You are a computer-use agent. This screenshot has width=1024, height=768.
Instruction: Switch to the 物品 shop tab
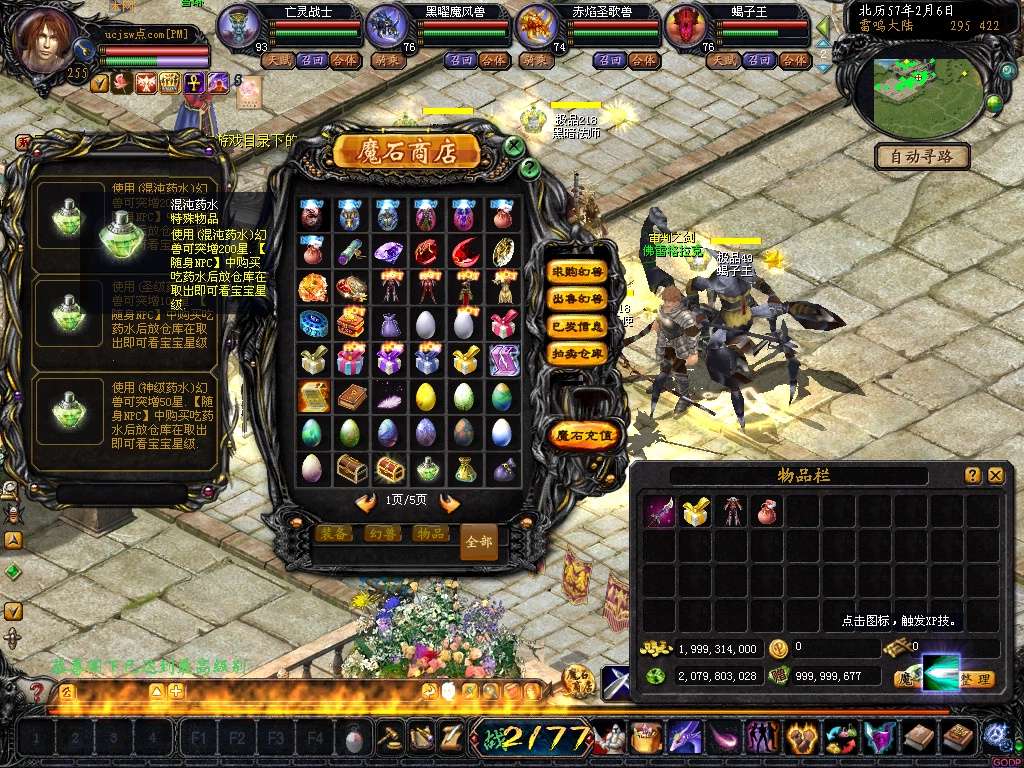click(x=430, y=534)
